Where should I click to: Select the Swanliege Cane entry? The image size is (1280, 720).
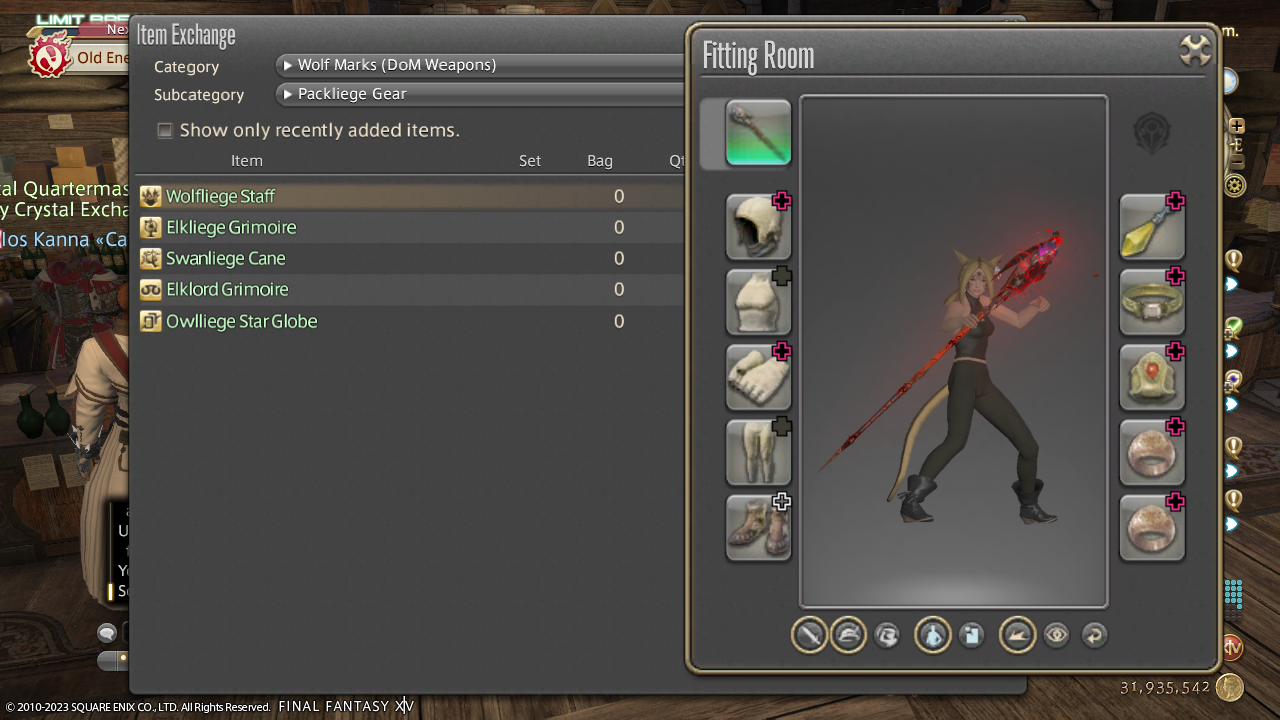tap(225, 258)
